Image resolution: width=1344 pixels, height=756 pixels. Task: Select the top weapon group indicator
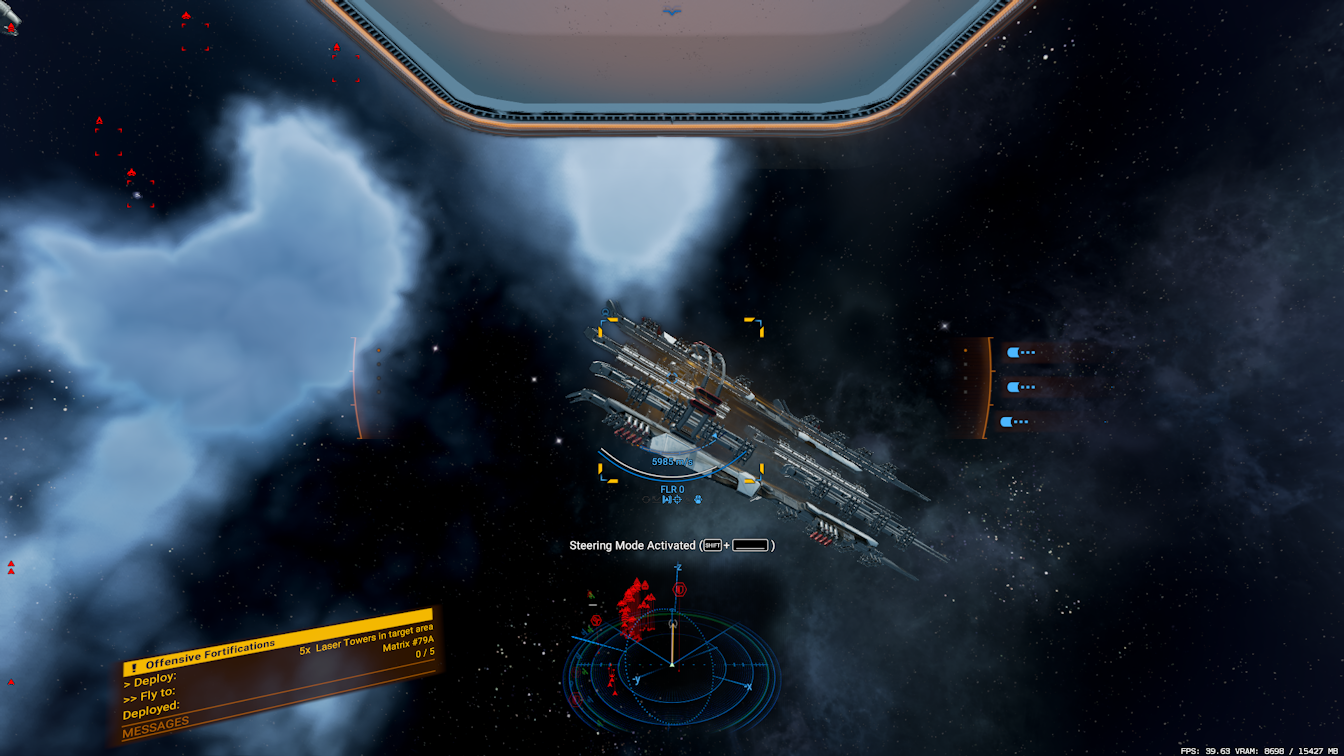coord(1022,352)
